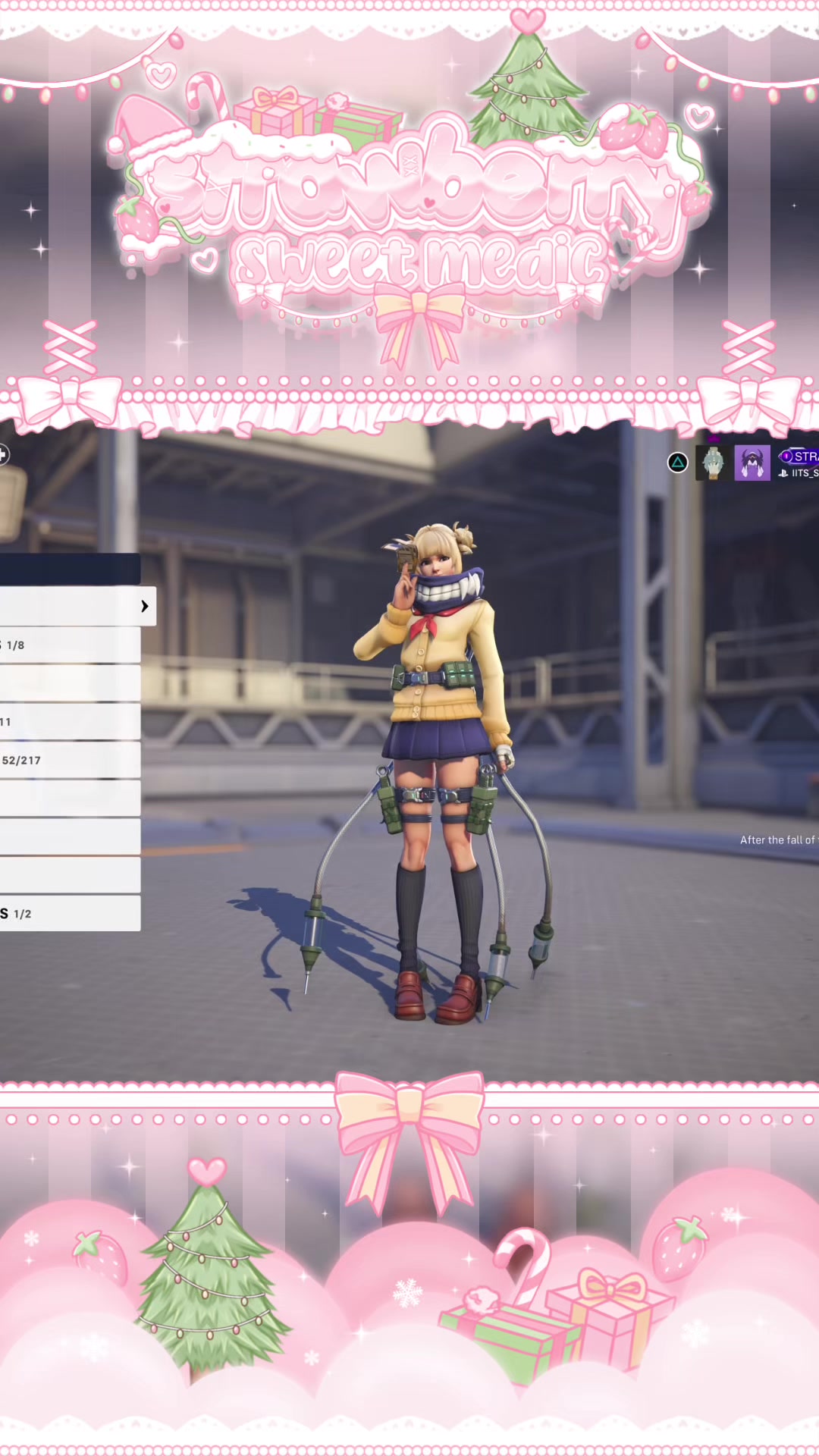Click the round plus button at the left edge

click(3, 454)
